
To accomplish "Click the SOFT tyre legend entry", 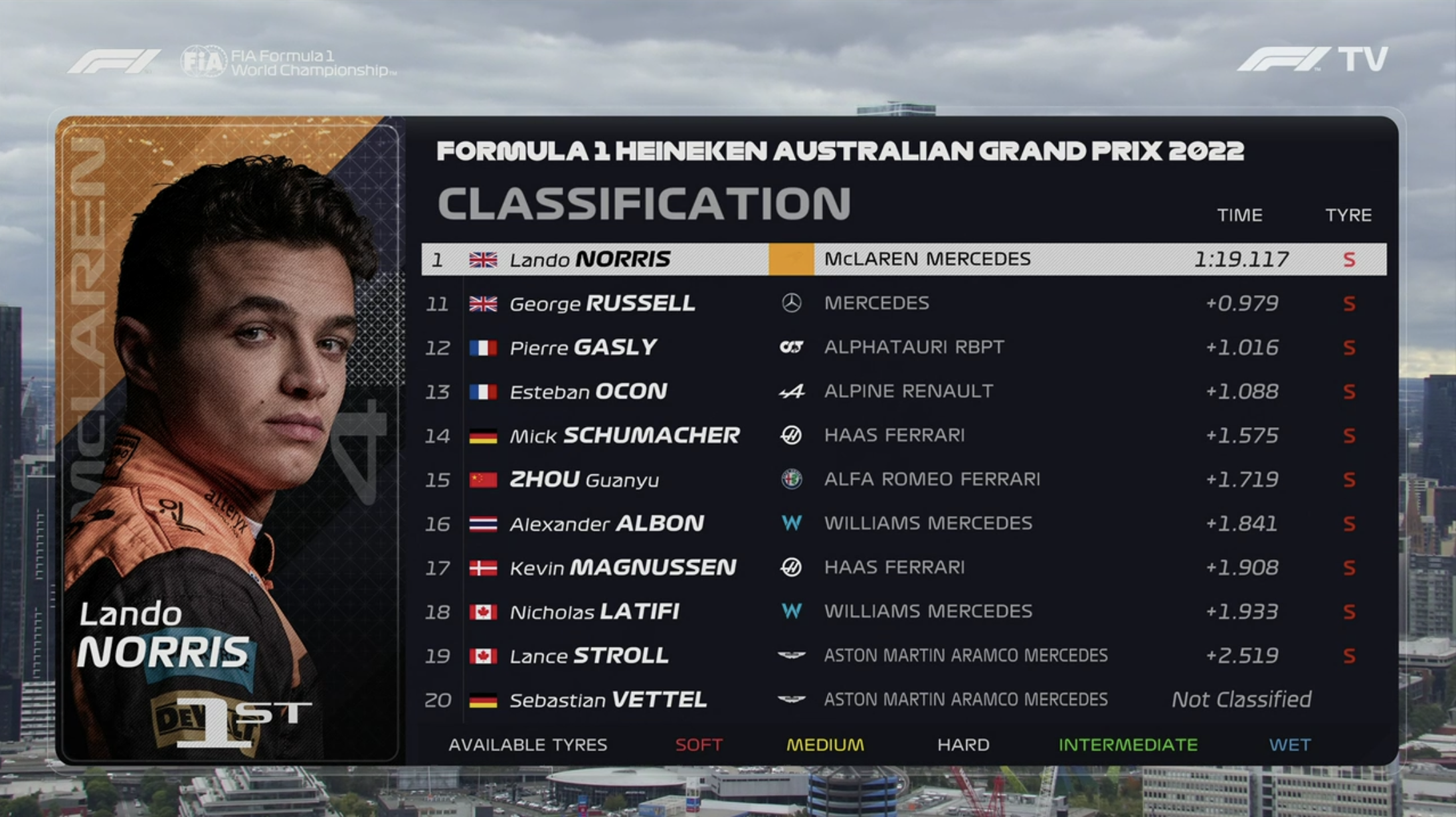I will click(x=698, y=745).
